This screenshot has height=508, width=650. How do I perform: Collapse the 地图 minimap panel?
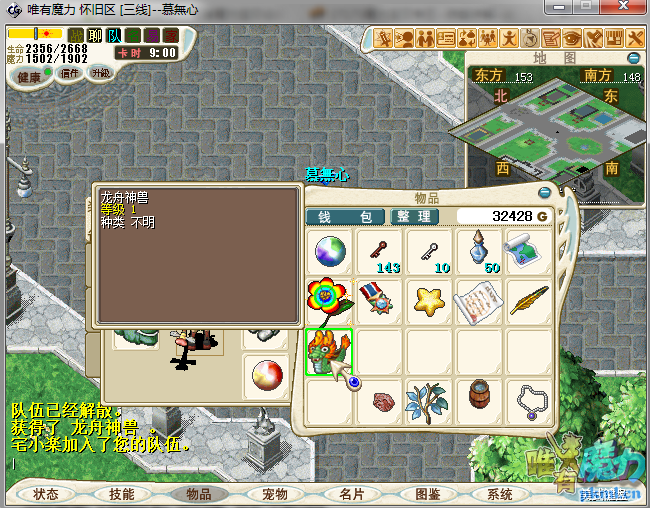tap(635, 59)
